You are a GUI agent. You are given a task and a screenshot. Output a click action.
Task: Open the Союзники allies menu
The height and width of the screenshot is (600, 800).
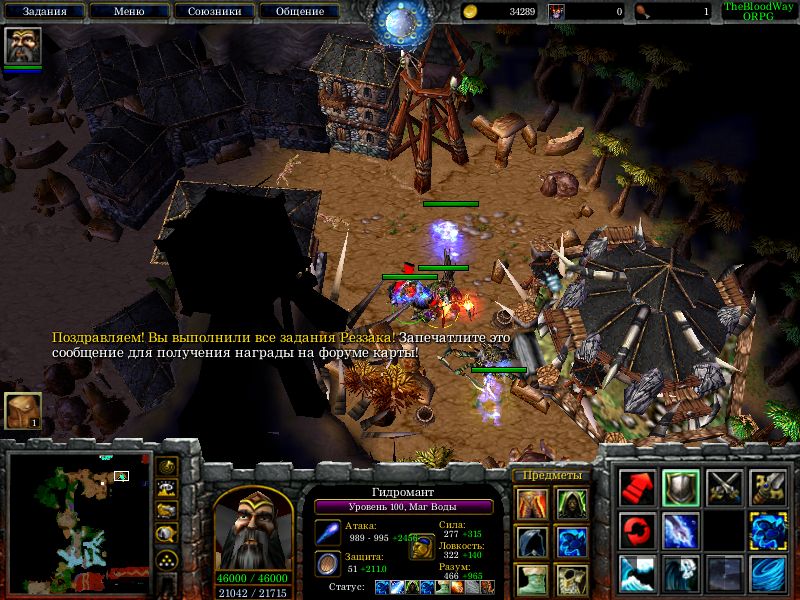point(214,11)
